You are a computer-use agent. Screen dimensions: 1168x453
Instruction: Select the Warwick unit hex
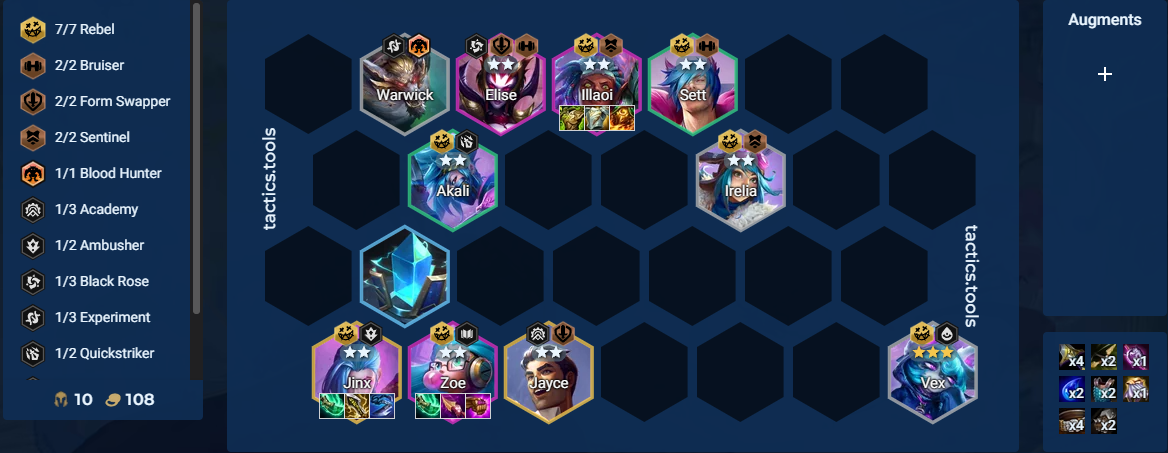coord(404,89)
